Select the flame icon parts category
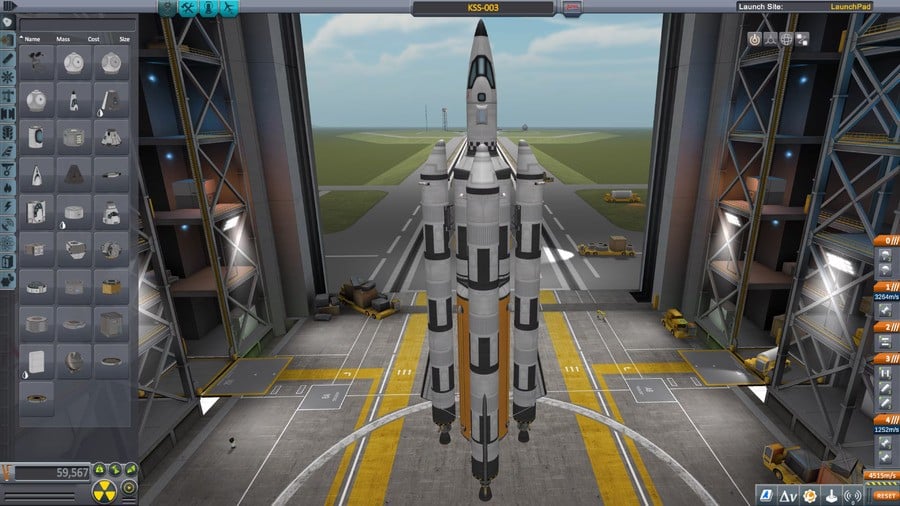The height and width of the screenshot is (506, 900). point(8,187)
